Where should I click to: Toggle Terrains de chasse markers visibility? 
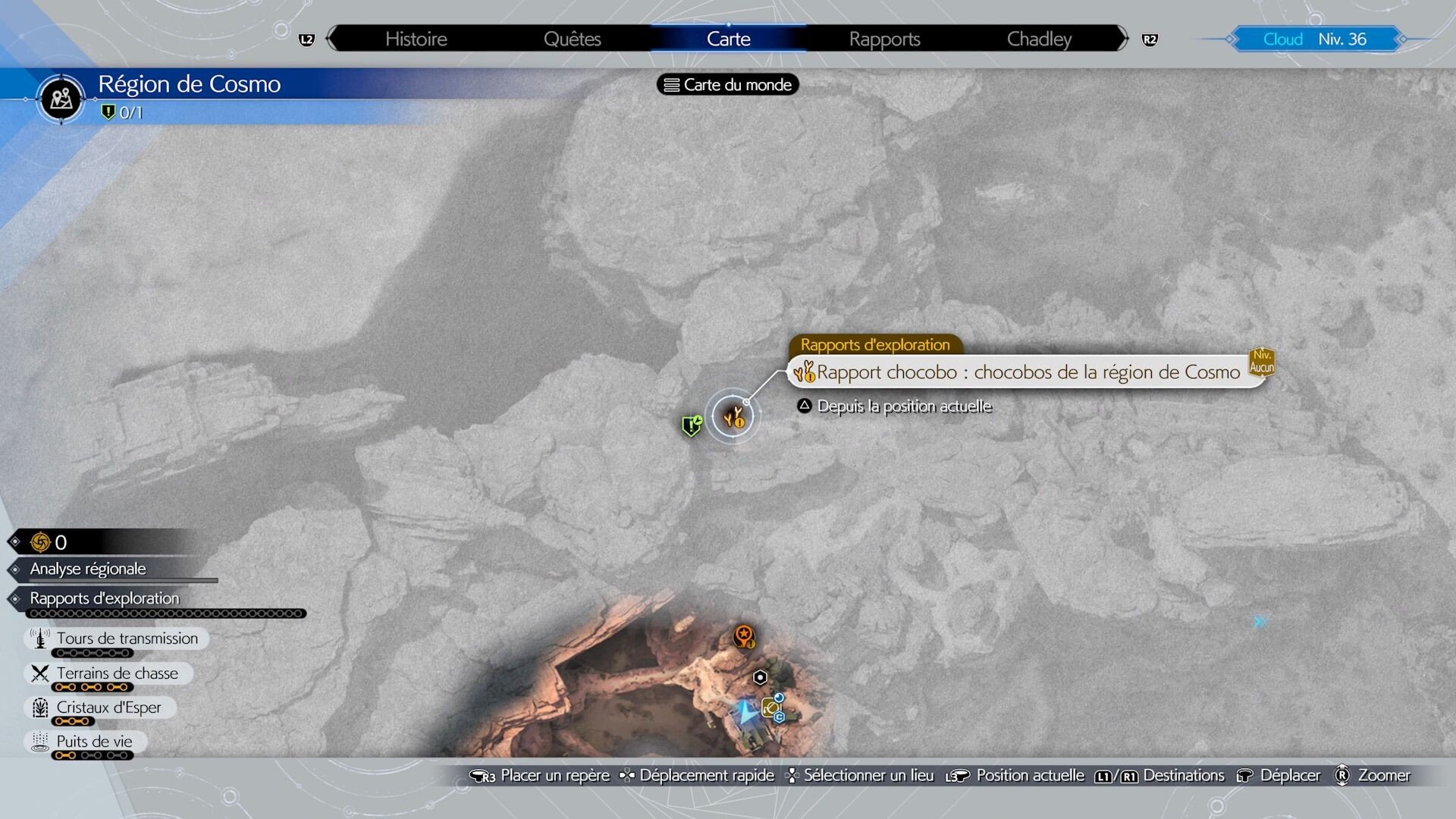click(x=116, y=673)
